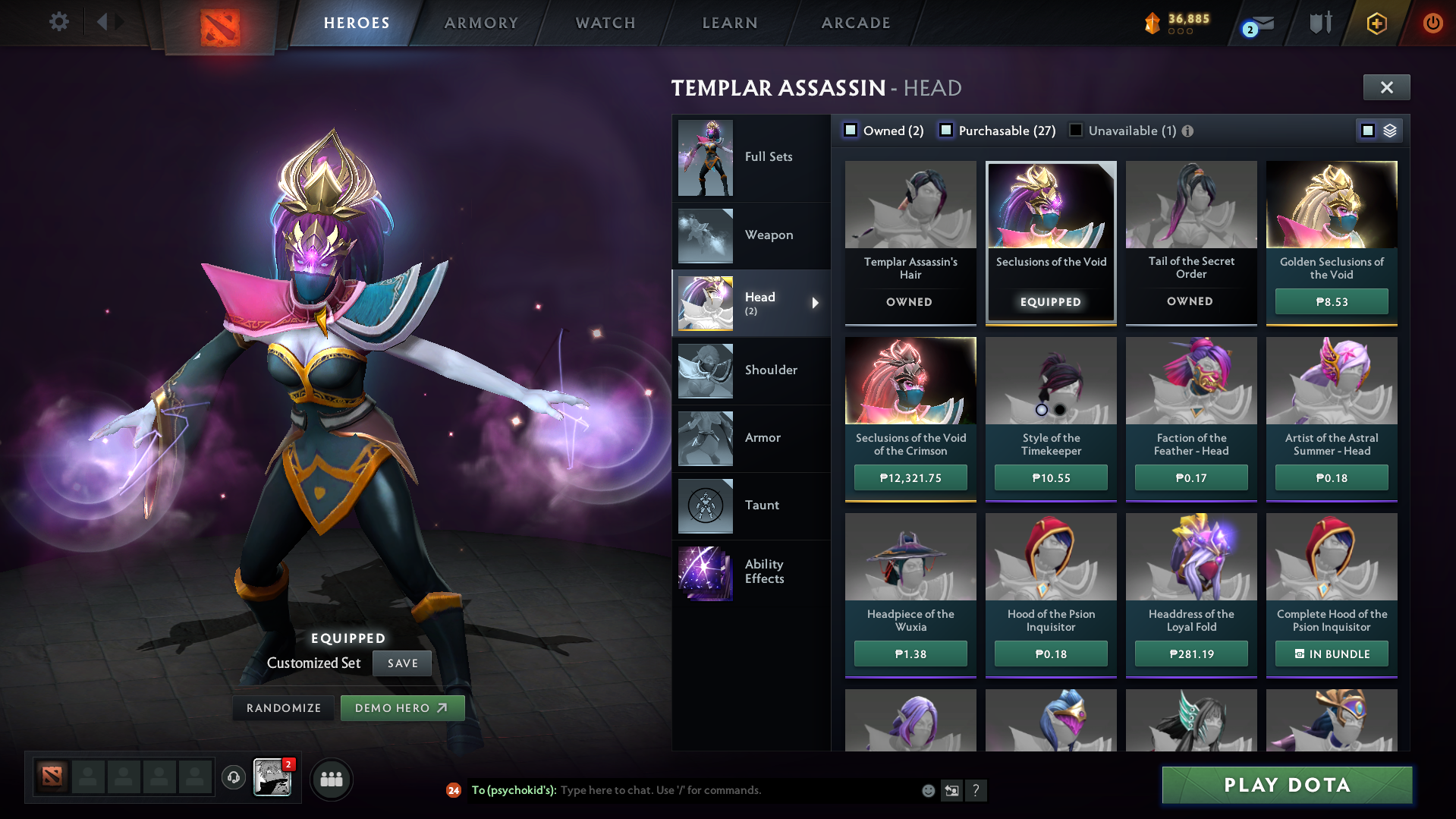The height and width of the screenshot is (819, 1456).
Task: Toggle the Owned (2) filter checkbox
Action: [x=851, y=130]
